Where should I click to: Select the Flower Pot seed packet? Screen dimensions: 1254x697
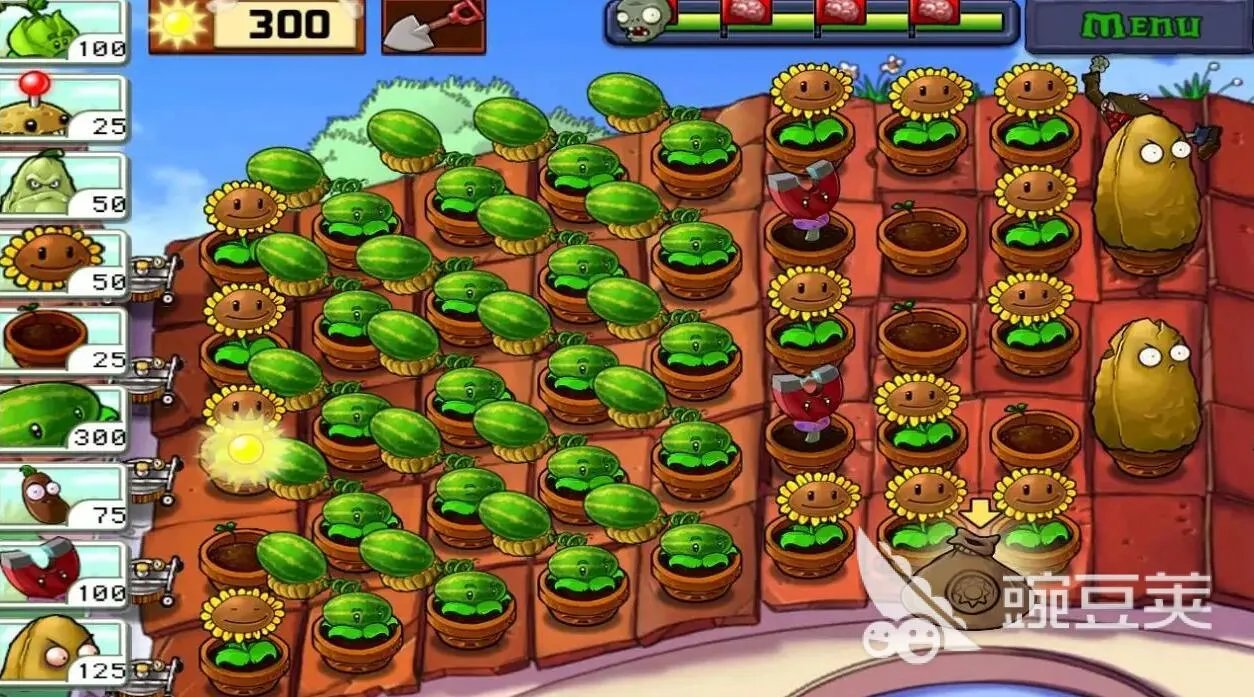(62, 341)
